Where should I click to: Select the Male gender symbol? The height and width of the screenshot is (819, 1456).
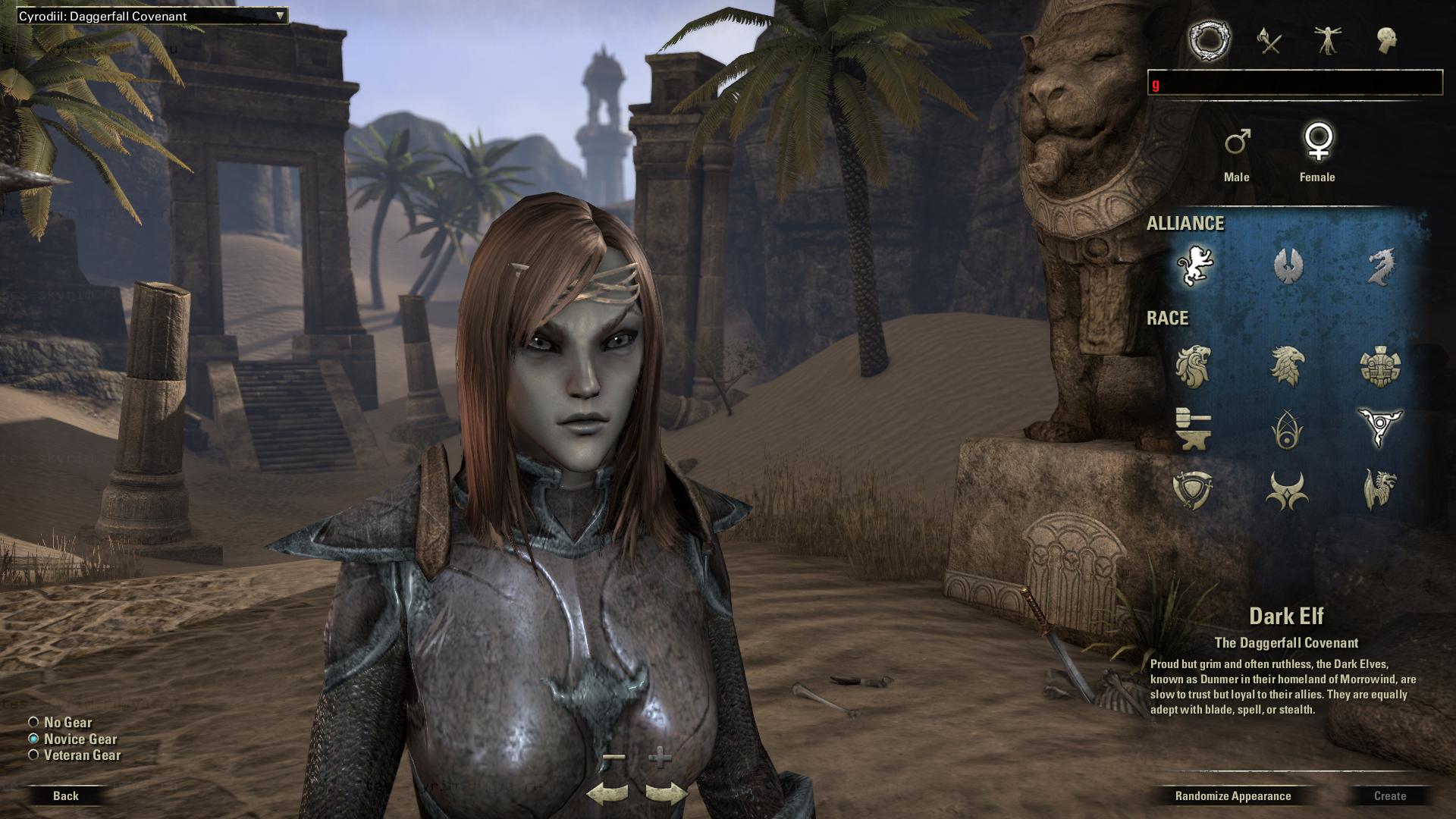(1237, 143)
